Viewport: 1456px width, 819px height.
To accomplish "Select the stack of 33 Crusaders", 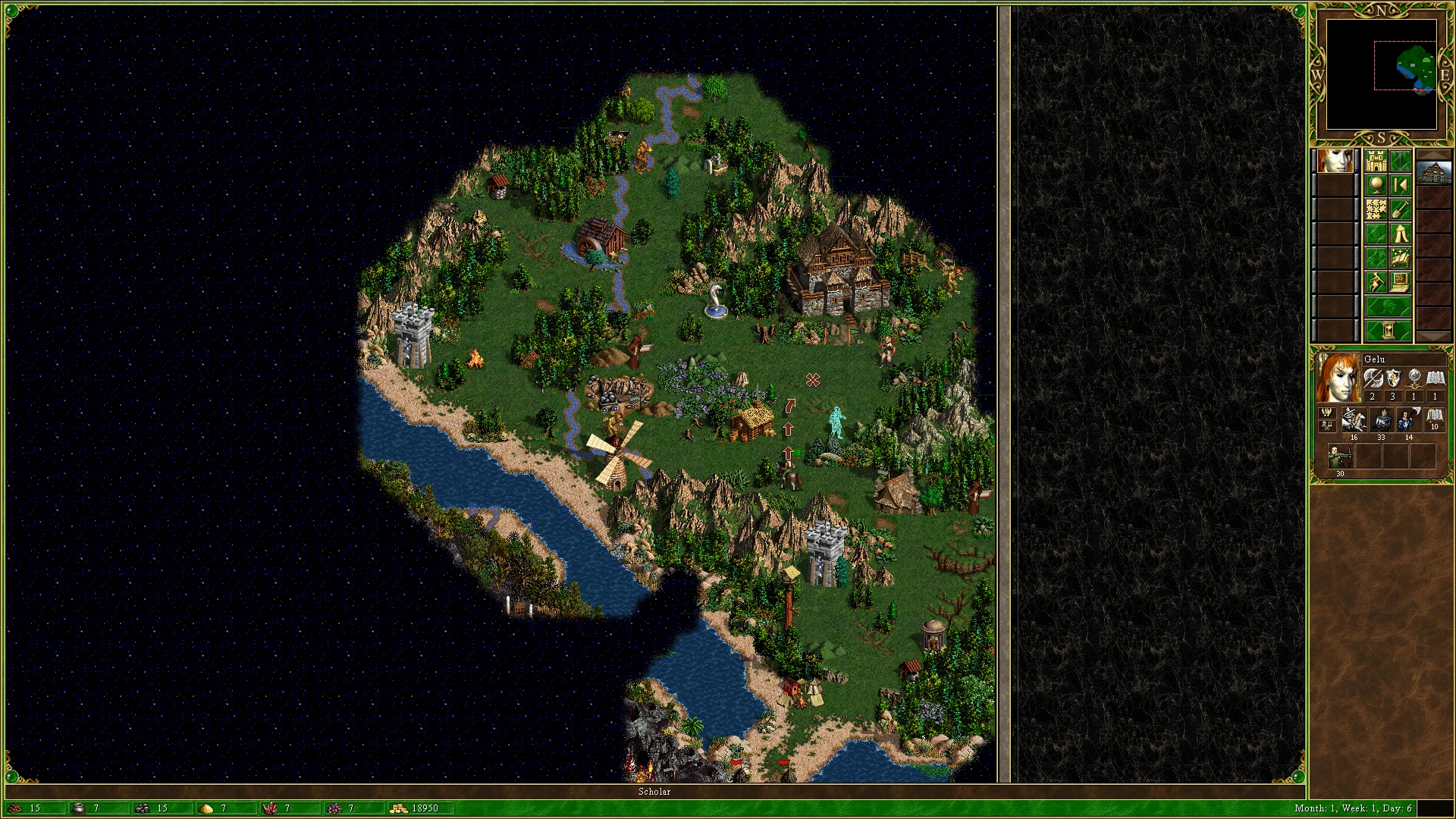I will coord(1382,419).
